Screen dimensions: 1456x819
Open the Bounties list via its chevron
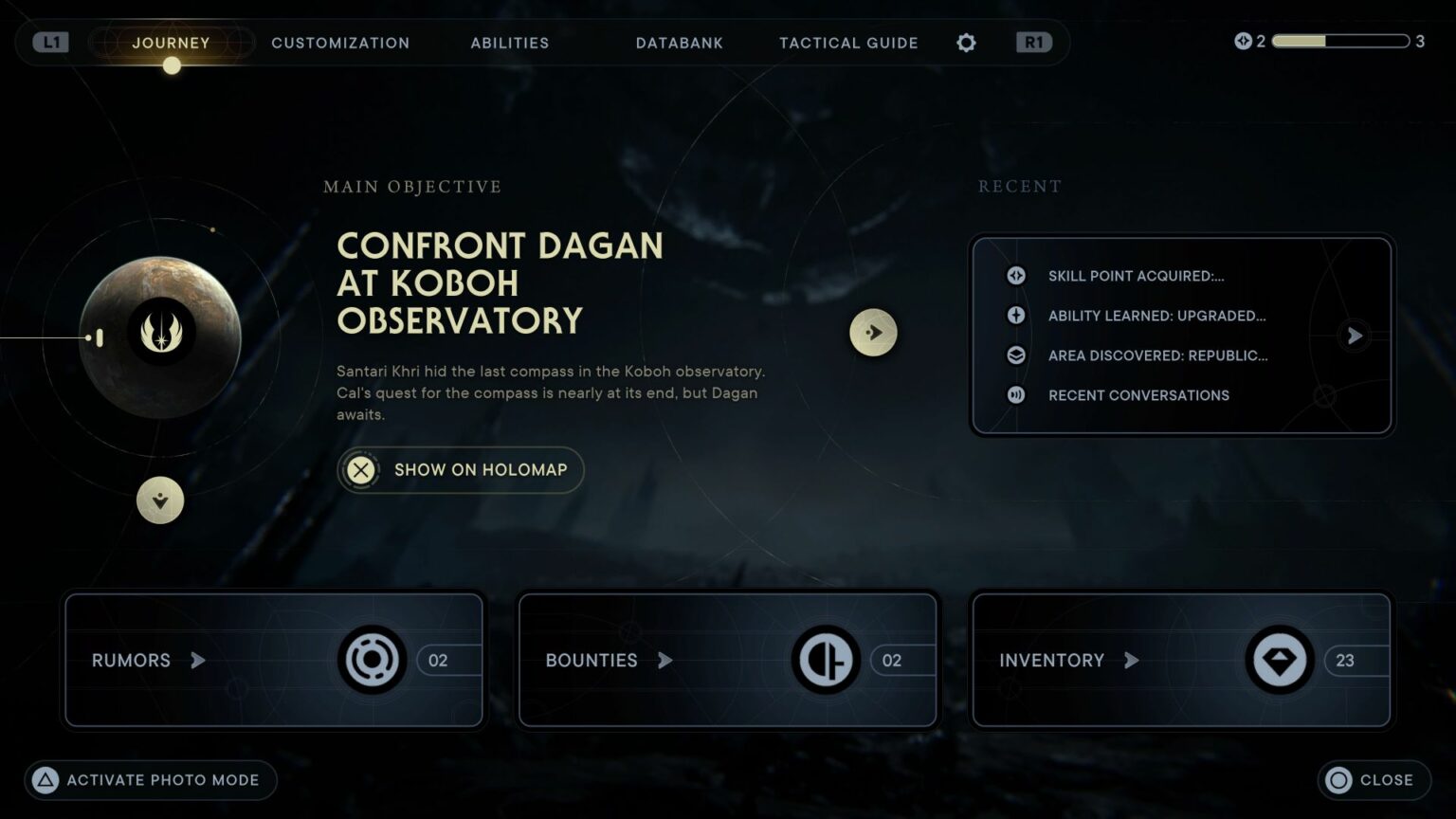coord(664,661)
